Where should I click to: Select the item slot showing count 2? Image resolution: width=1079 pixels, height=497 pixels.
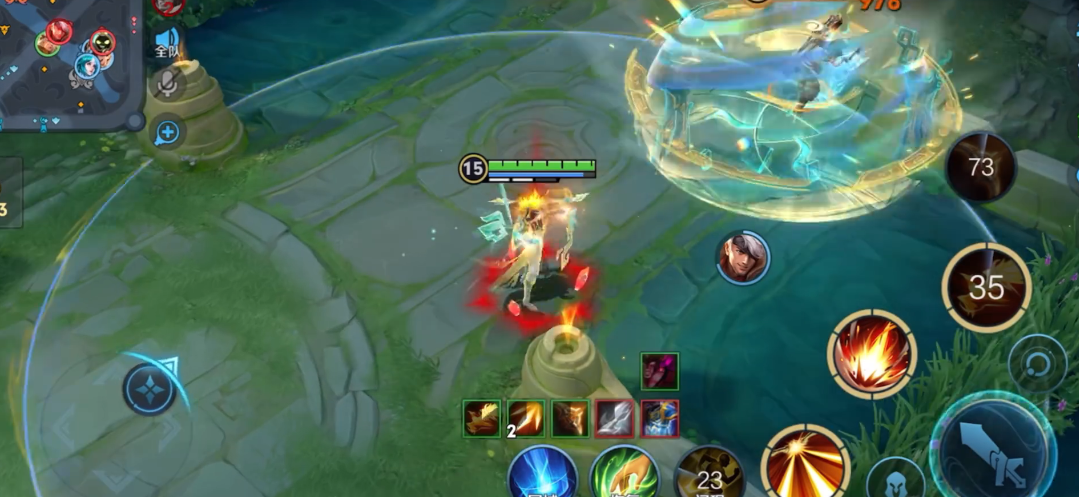(526, 418)
